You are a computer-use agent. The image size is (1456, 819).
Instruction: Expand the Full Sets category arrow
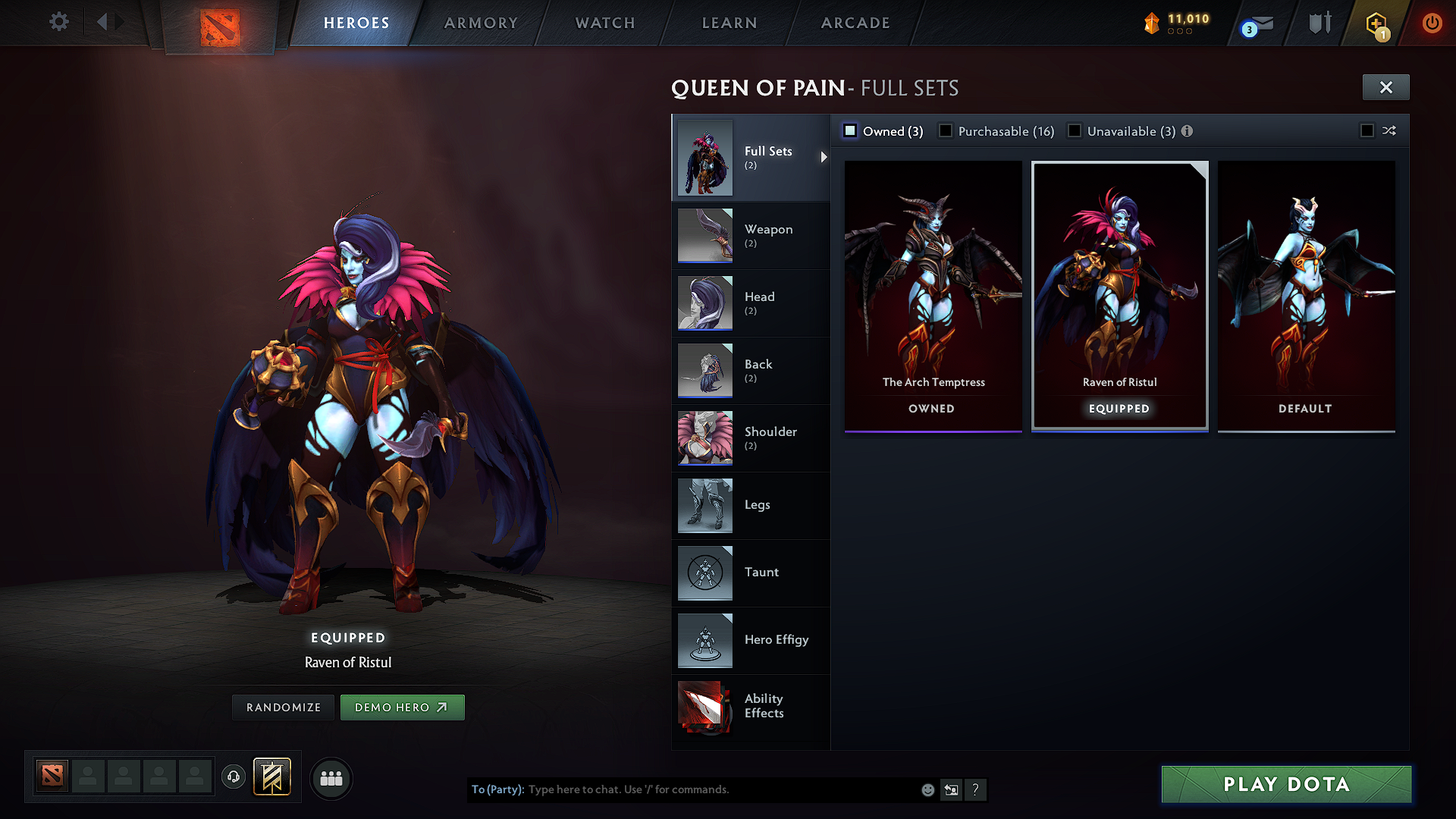tap(824, 158)
